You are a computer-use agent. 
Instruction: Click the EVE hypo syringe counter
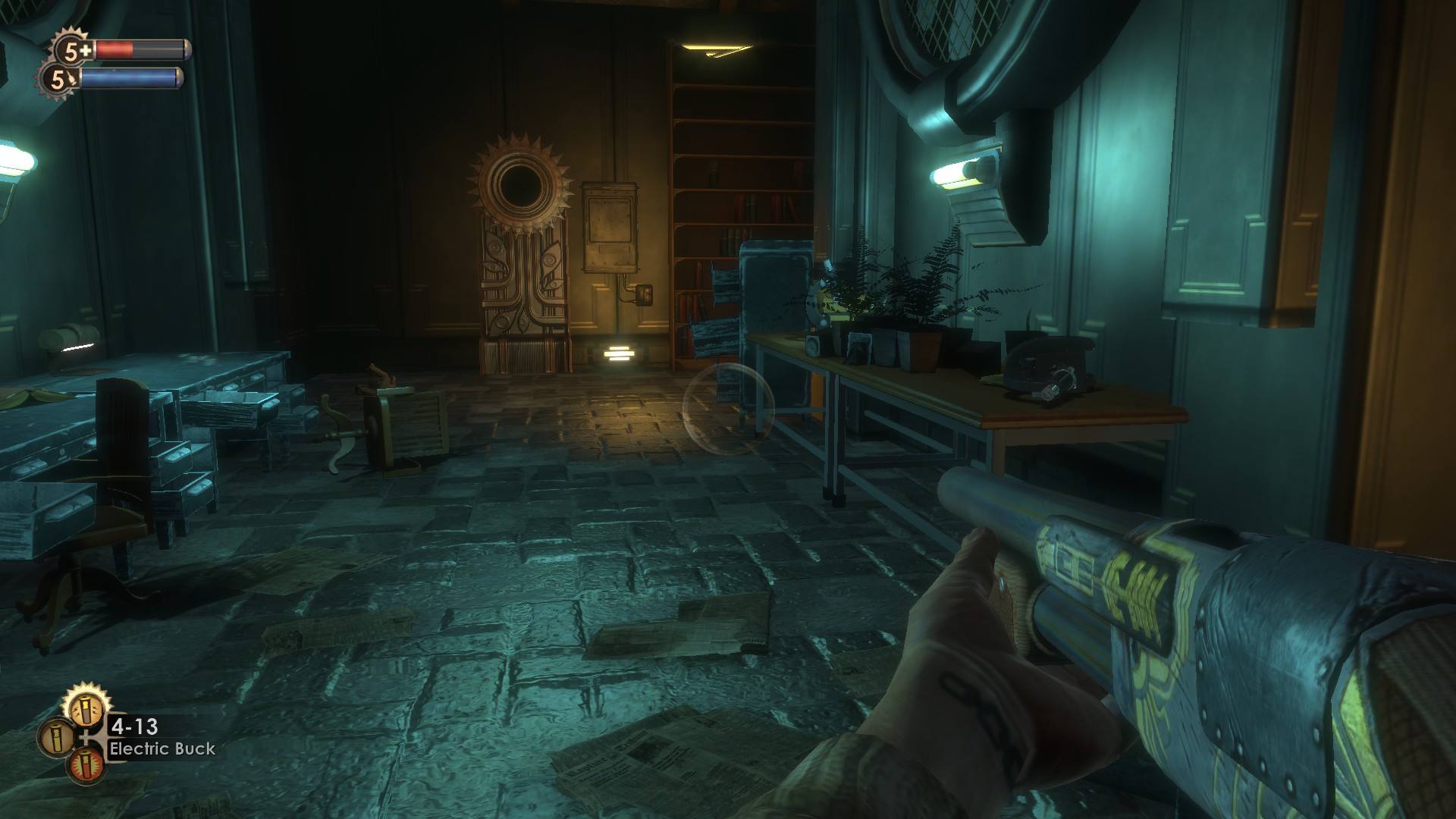59,79
